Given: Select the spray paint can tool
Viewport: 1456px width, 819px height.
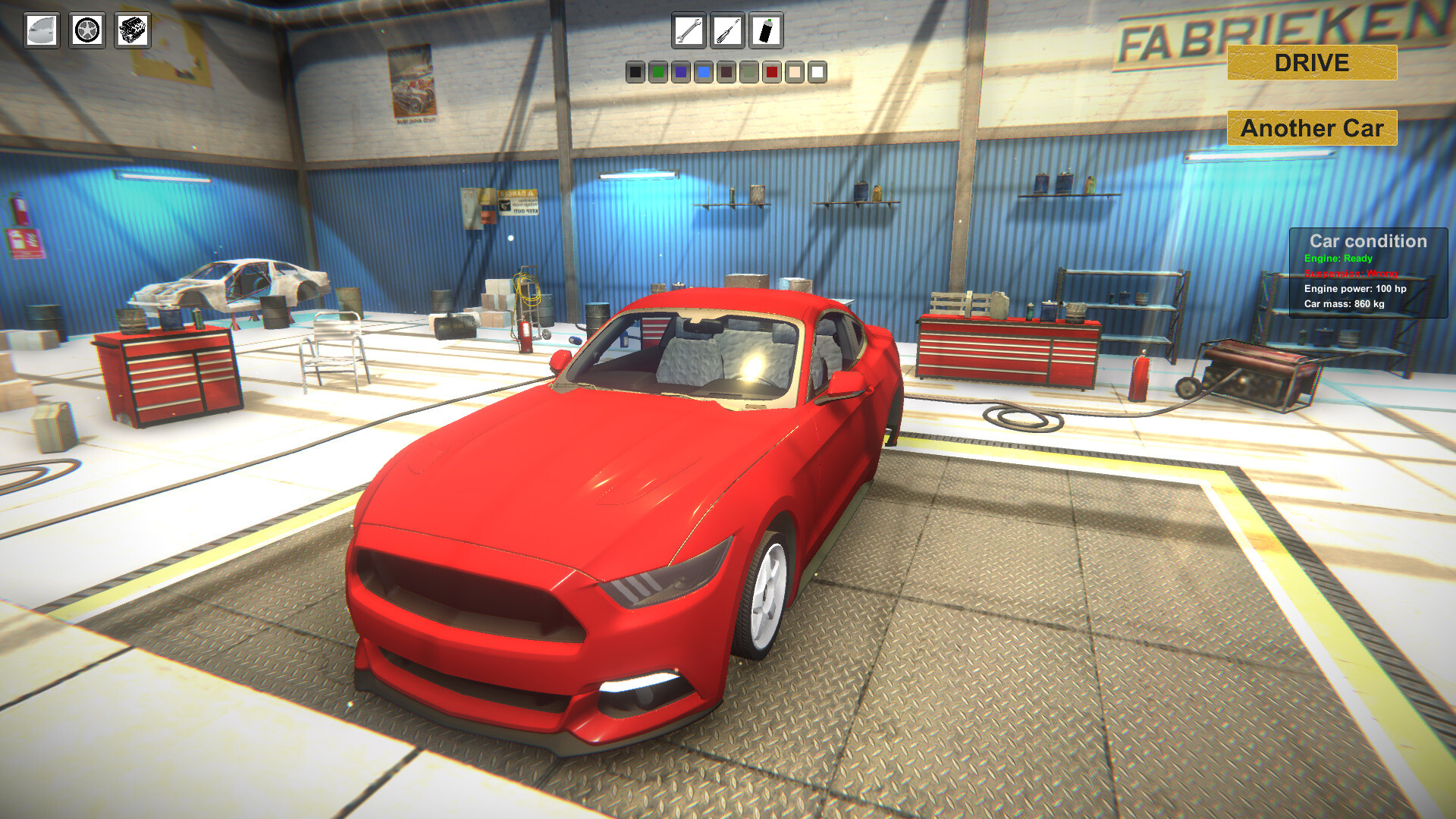Looking at the screenshot, I should pos(767,30).
